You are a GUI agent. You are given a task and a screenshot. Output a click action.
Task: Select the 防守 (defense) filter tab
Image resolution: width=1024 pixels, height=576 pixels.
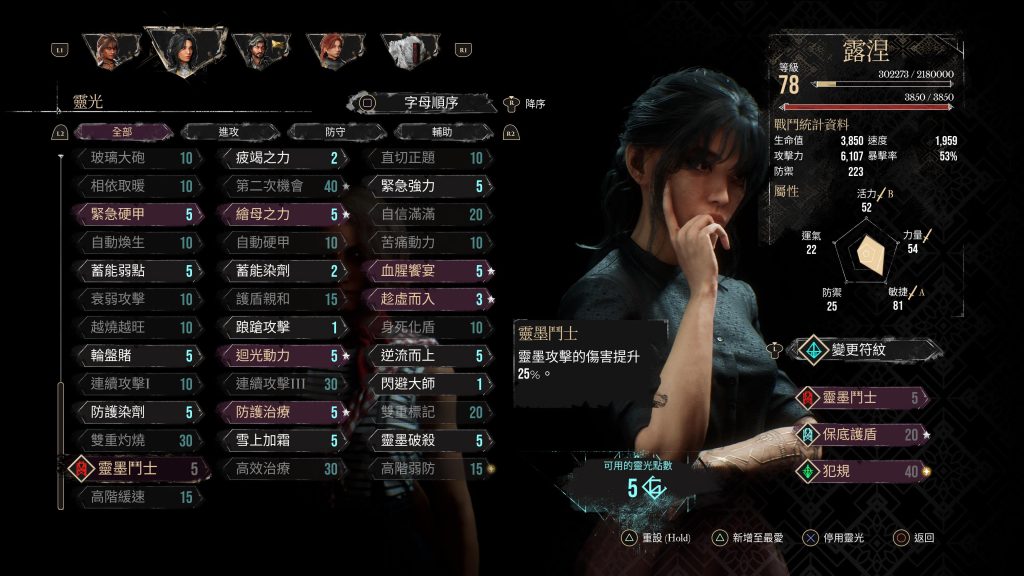point(336,131)
